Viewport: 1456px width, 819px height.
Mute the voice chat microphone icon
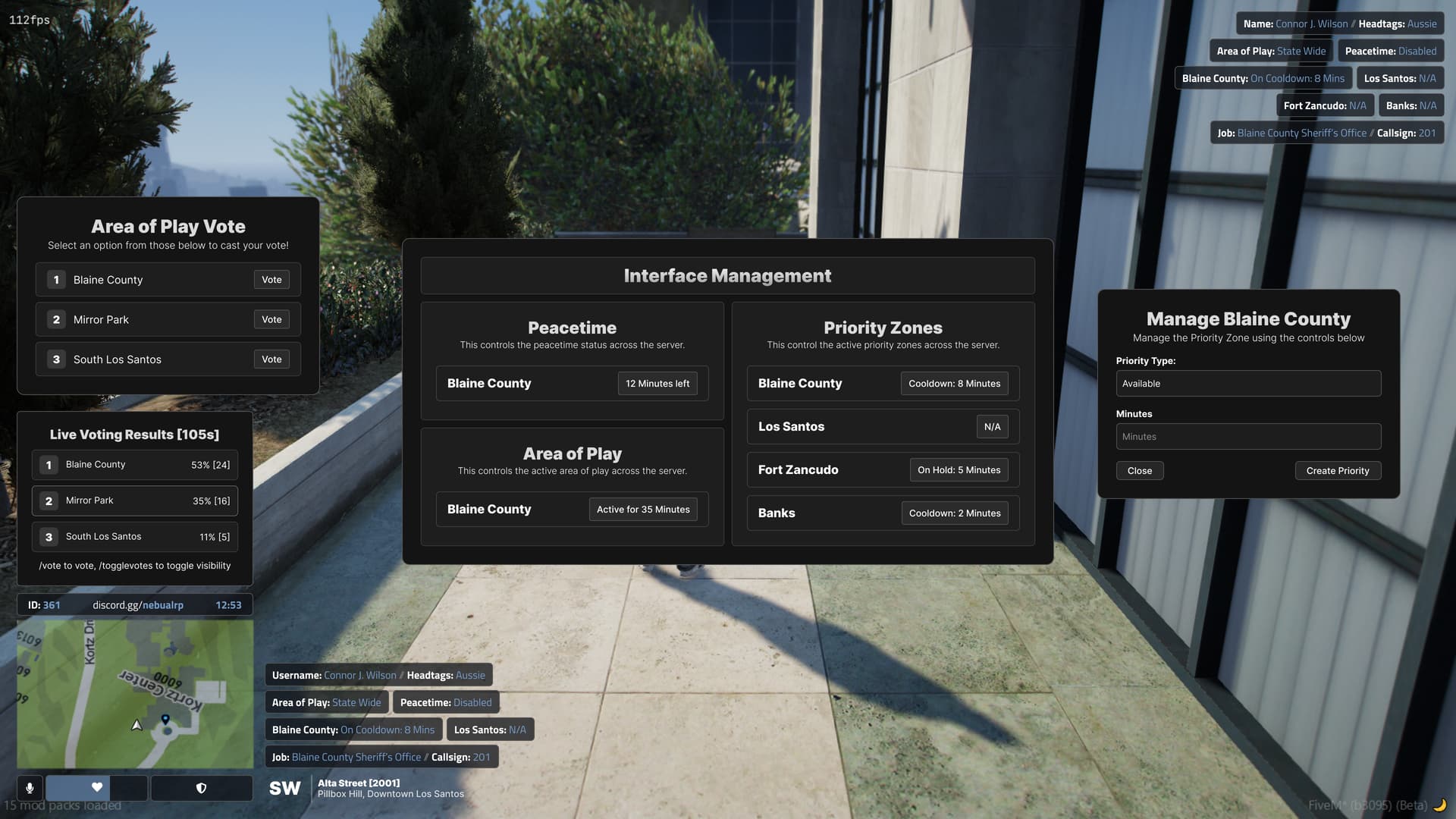(30, 788)
